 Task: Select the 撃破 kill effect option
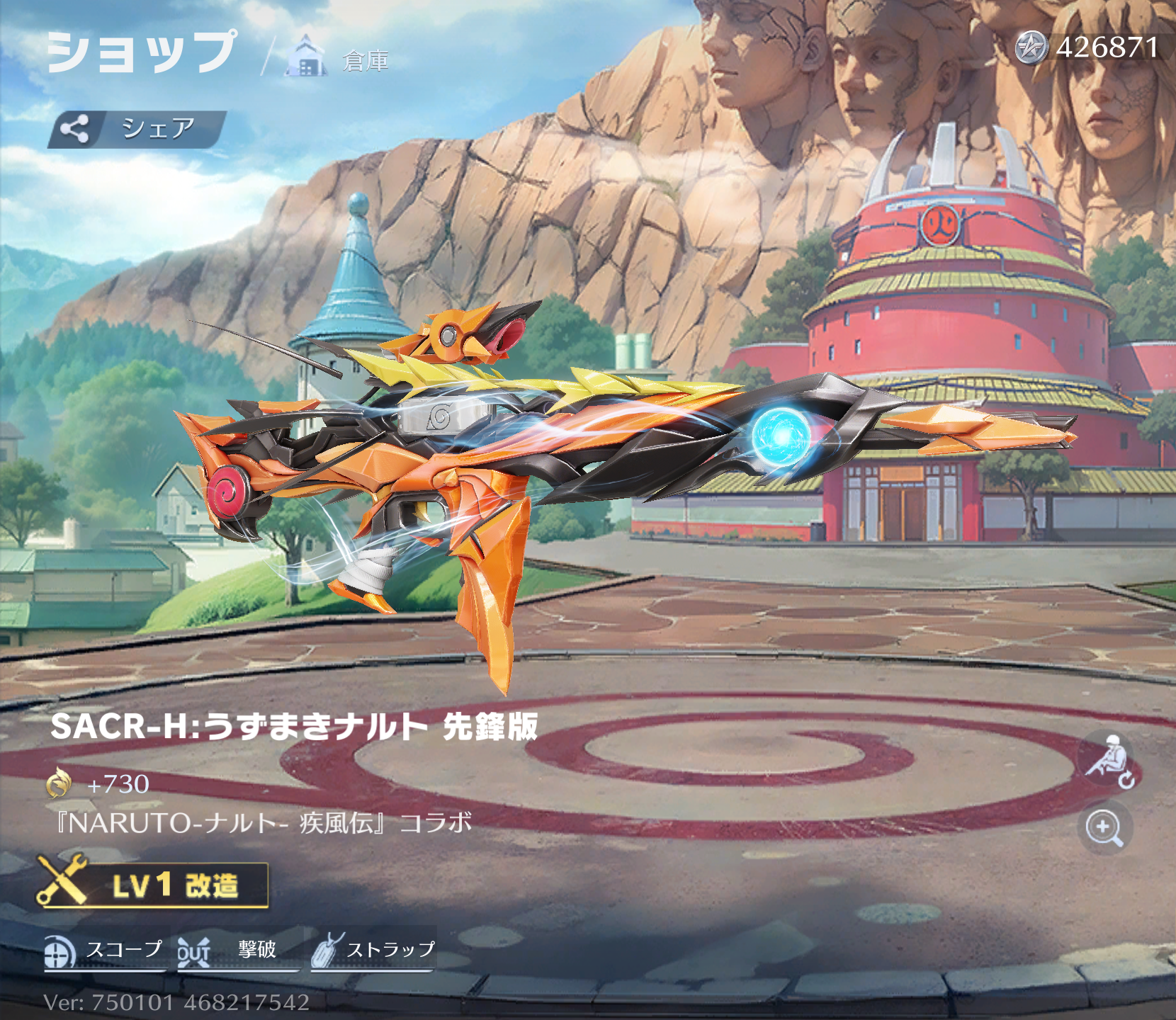pyautogui.click(x=237, y=951)
